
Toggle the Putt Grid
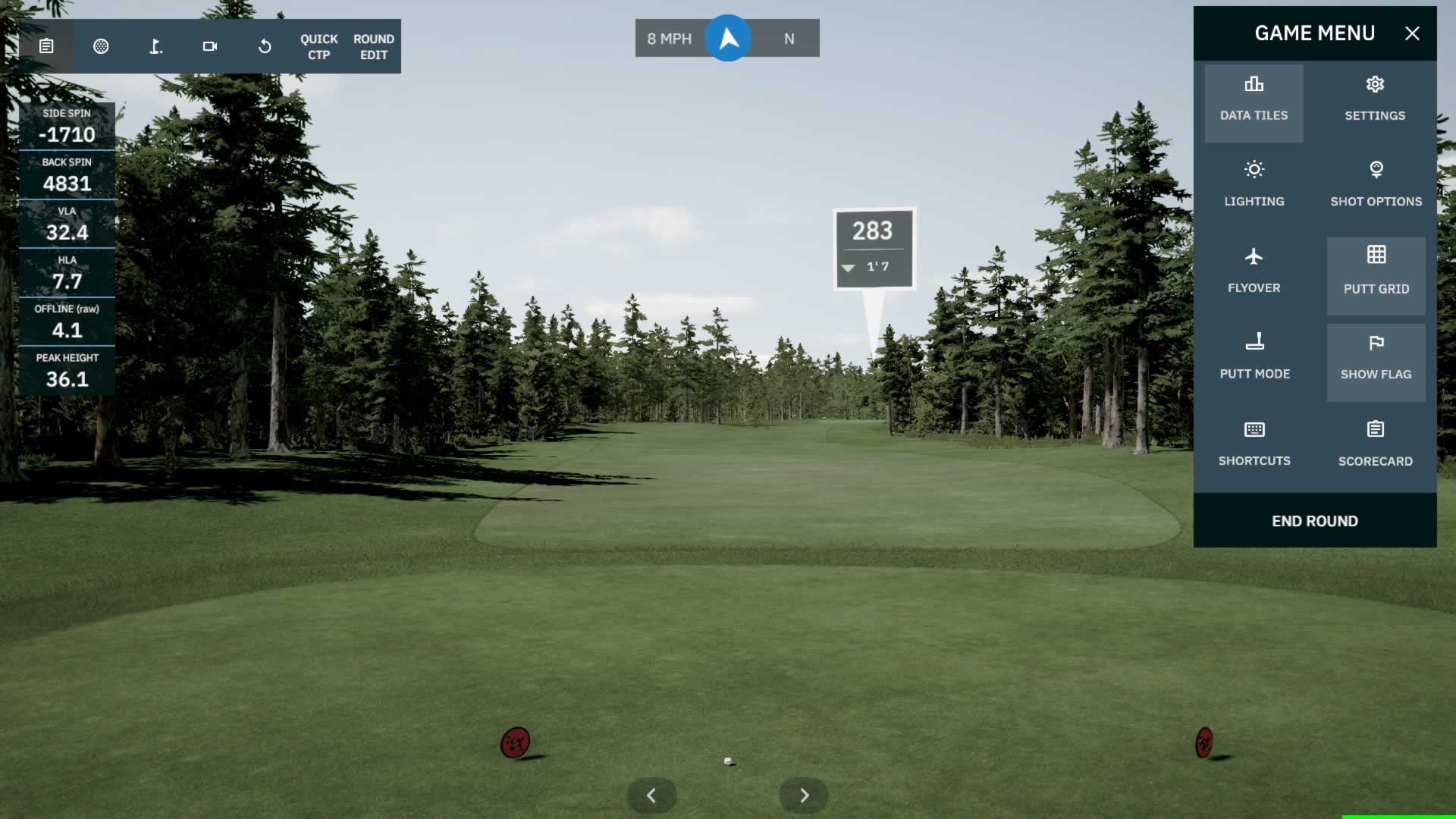coord(1376,273)
